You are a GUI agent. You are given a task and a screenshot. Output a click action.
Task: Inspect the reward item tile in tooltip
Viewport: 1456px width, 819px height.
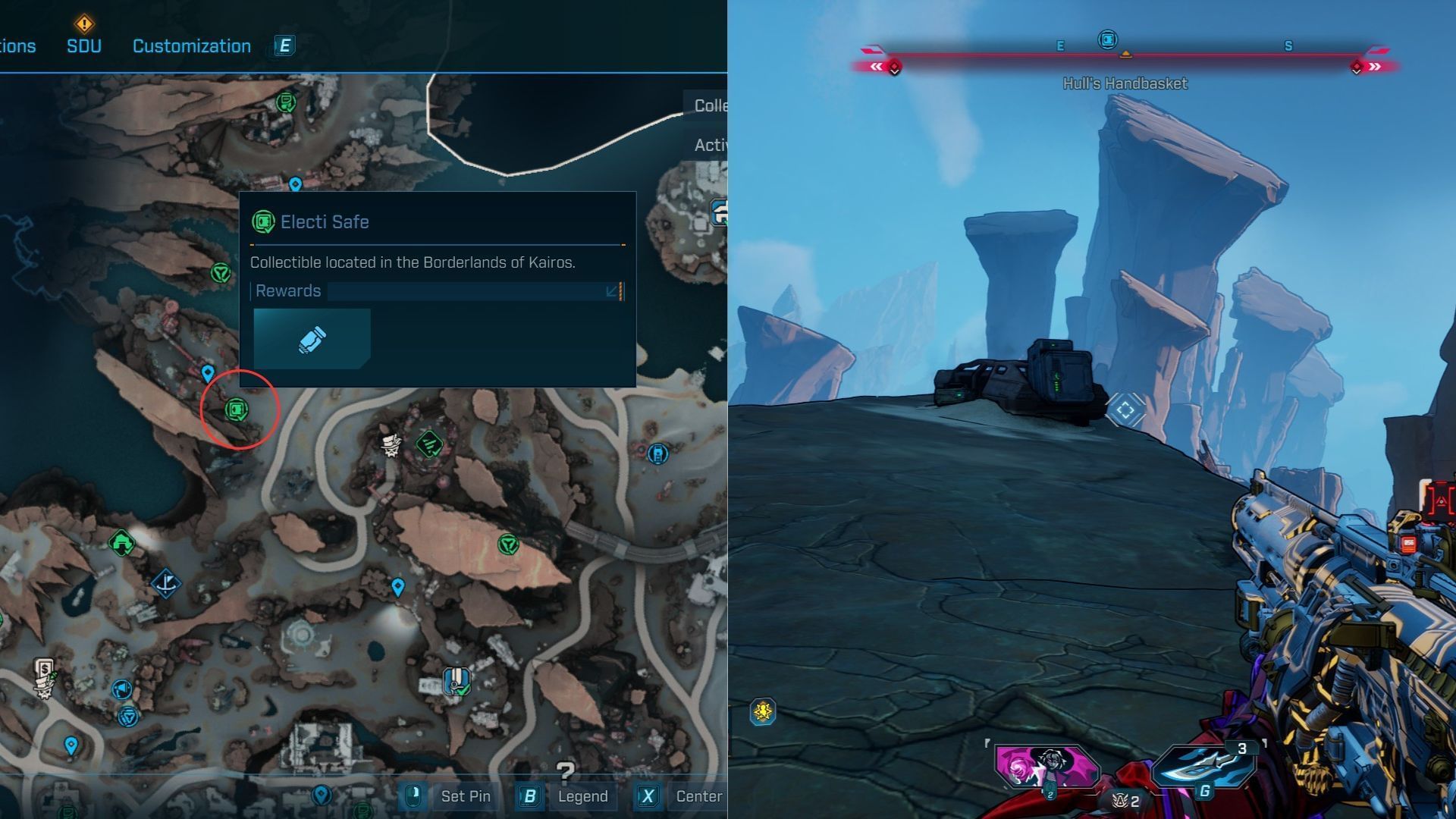pos(312,339)
